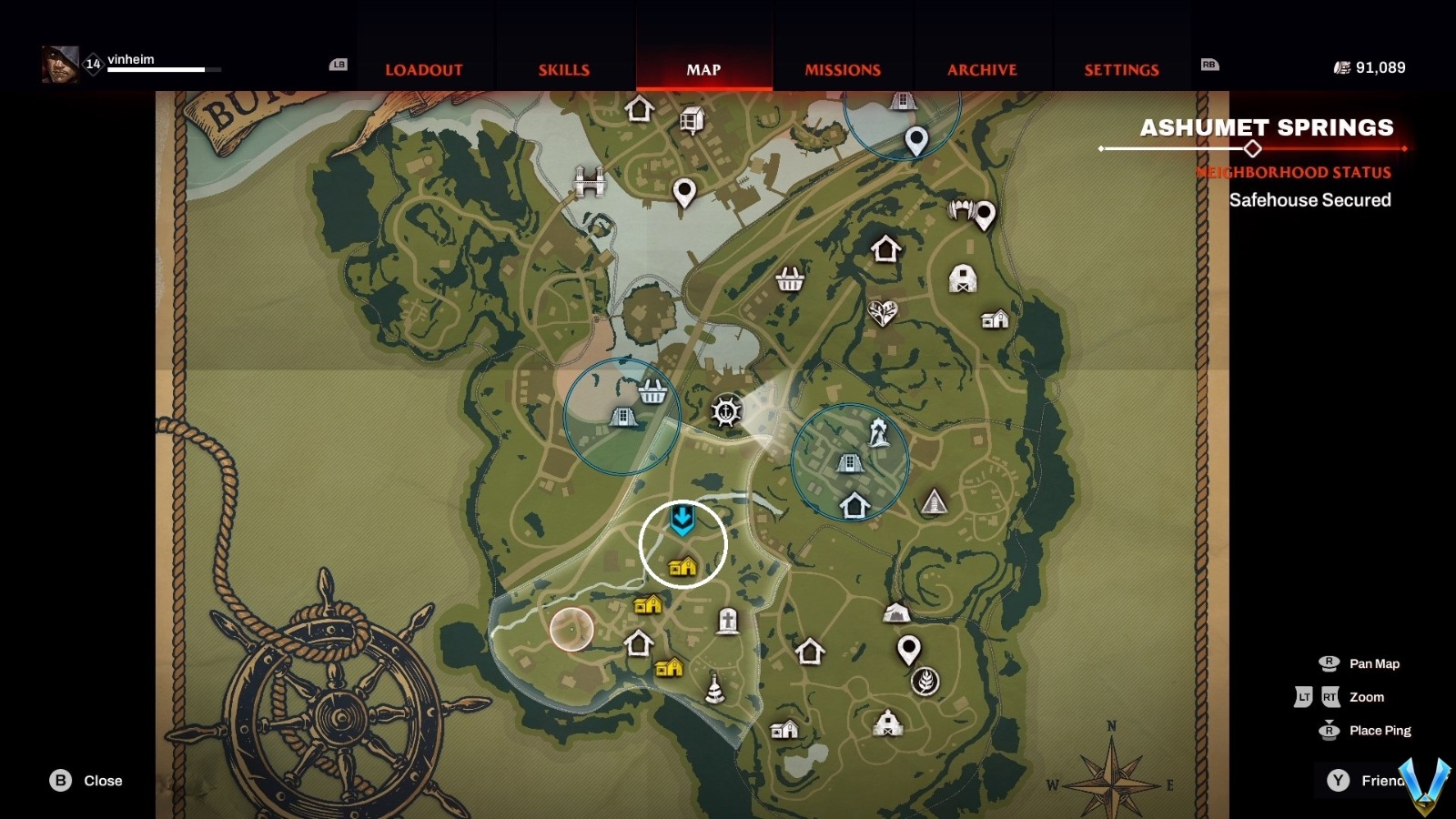This screenshot has height=819, width=1456.
Task: Choose the heart-with-tree map icon
Action: coord(882,313)
